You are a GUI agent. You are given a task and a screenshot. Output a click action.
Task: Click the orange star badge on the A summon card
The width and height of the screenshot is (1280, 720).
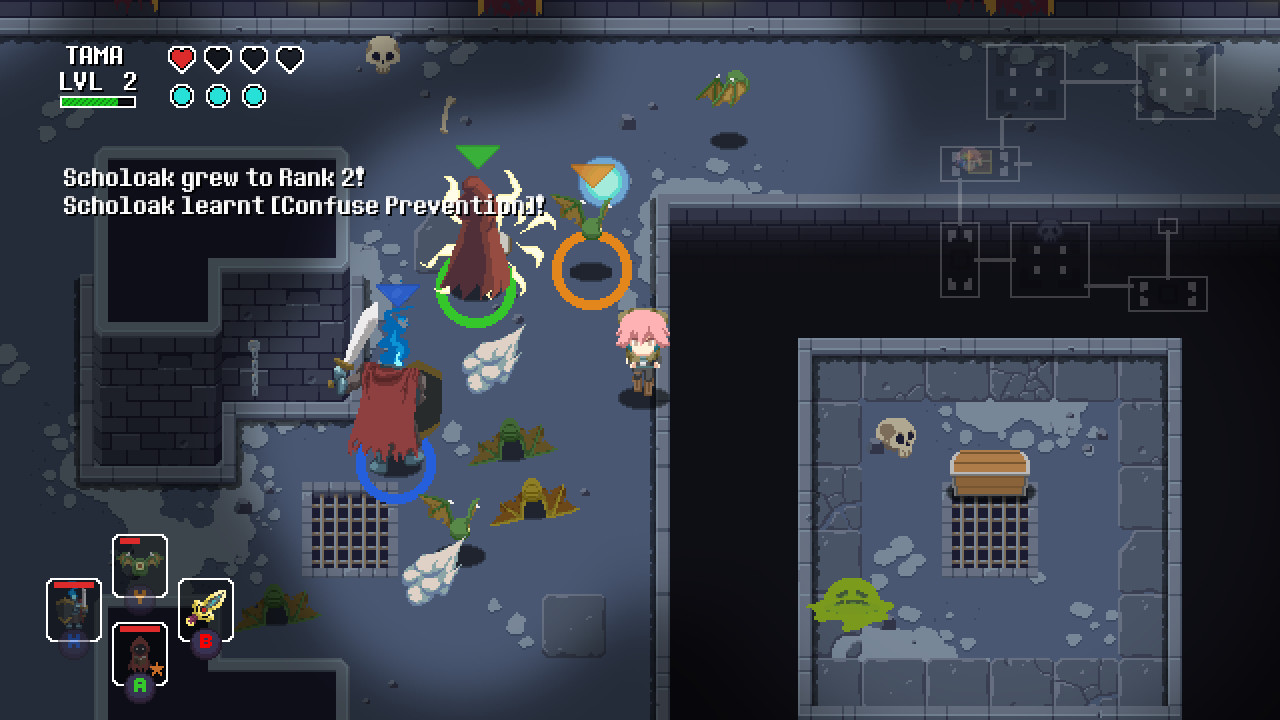click(157, 670)
